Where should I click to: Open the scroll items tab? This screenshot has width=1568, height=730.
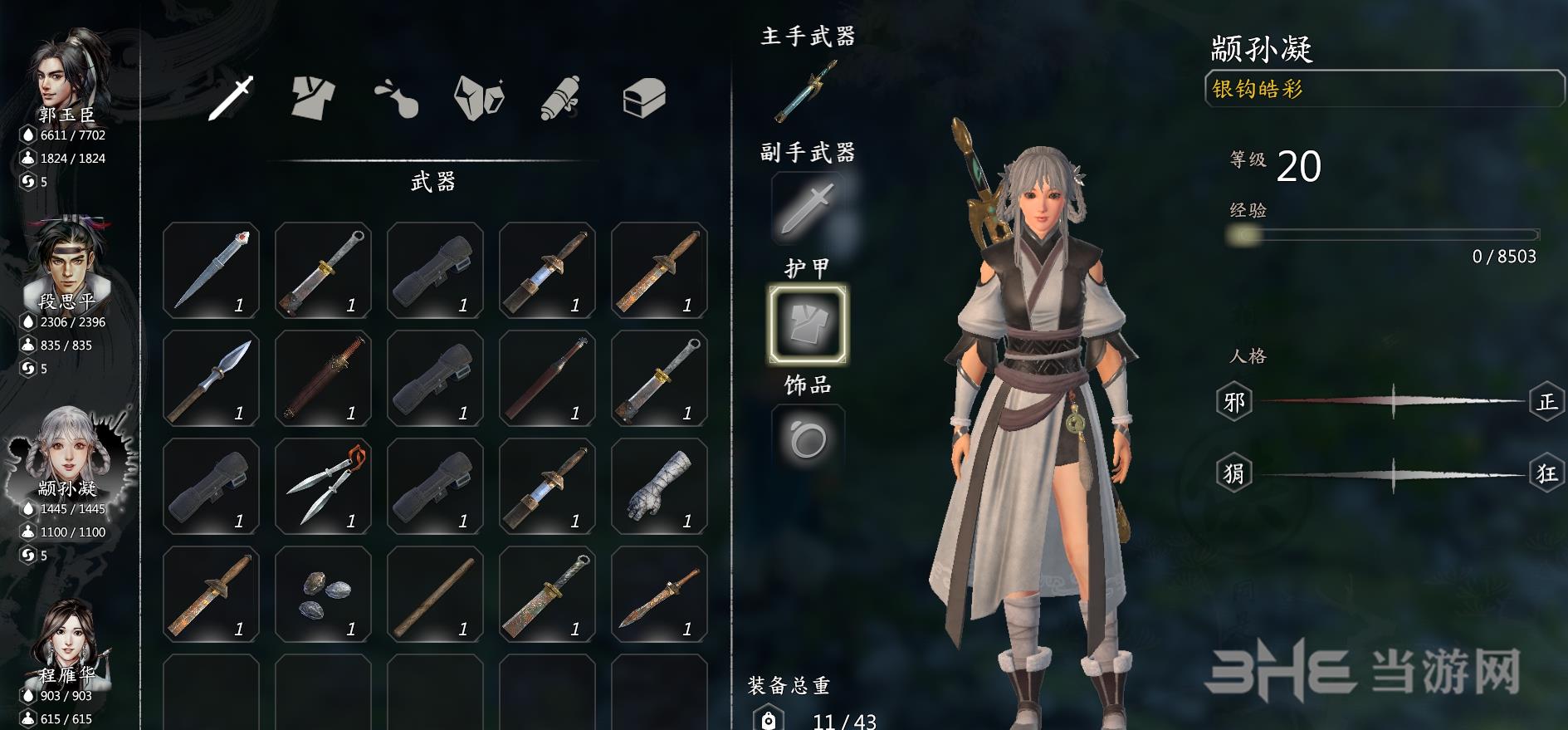(561, 99)
